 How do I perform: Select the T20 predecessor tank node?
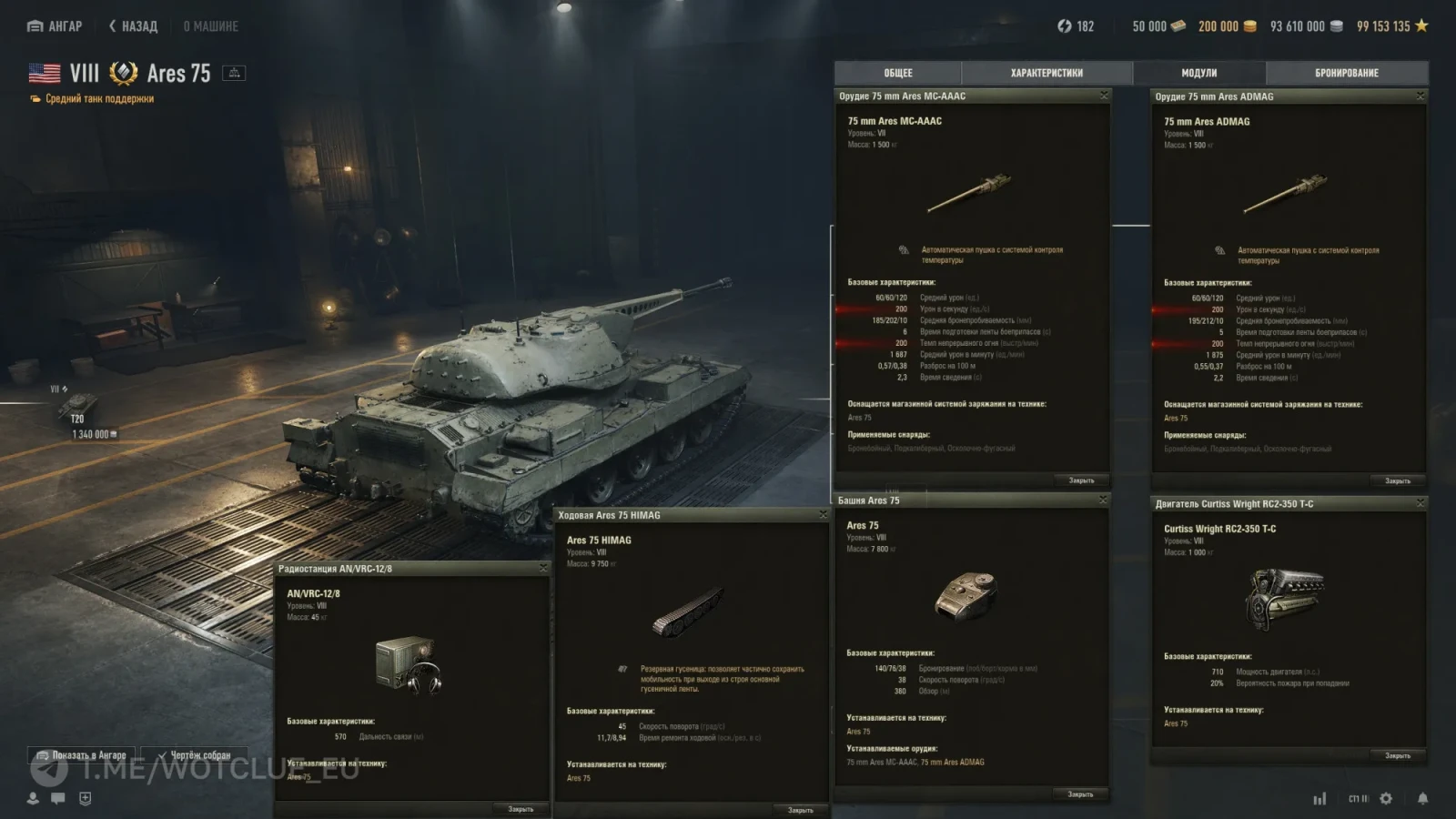(78, 404)
